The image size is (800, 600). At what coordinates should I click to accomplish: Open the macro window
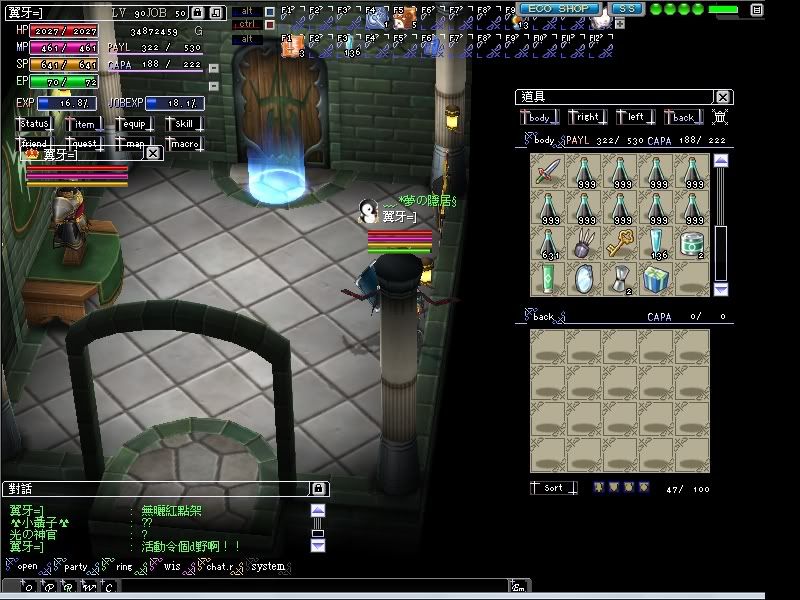point(183,144)
